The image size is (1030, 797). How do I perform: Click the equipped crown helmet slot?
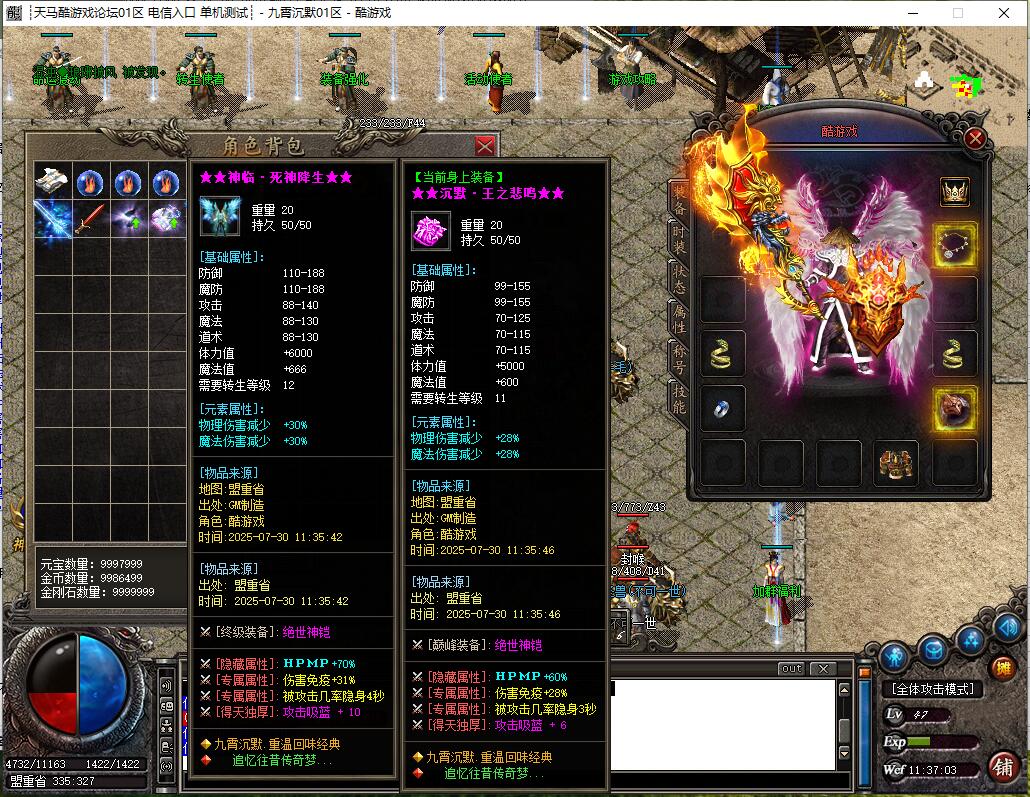pos(954,192)
